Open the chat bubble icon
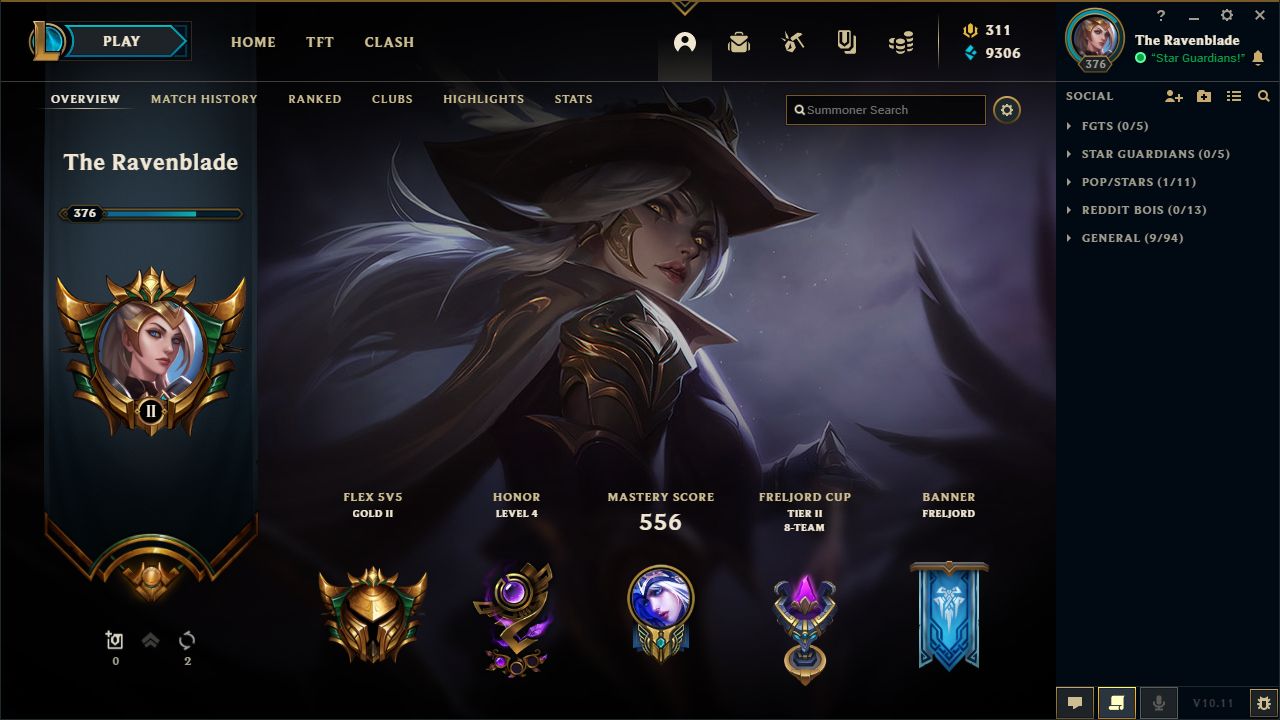Screen dimensions: 1280x720 [x=1075, y=702]
